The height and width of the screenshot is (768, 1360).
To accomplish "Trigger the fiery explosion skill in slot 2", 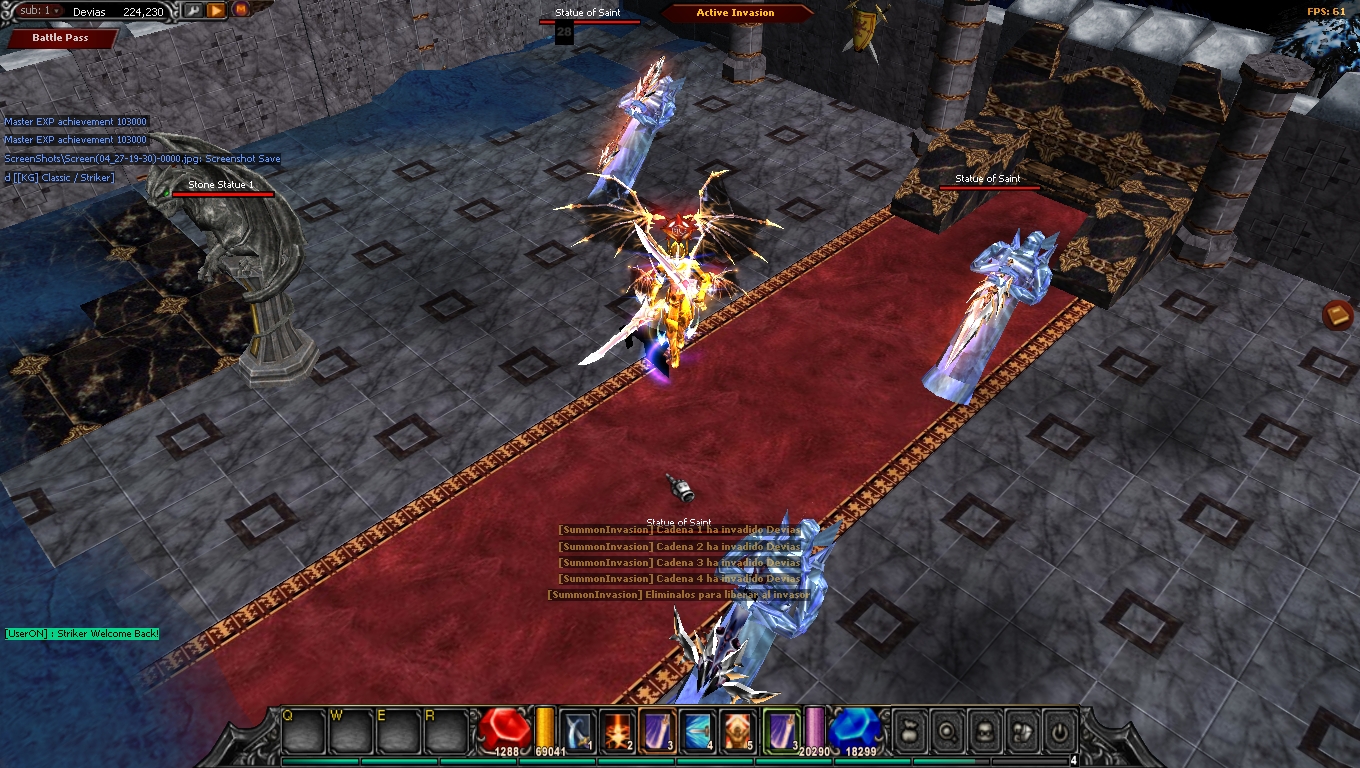I will click(616, 730).
